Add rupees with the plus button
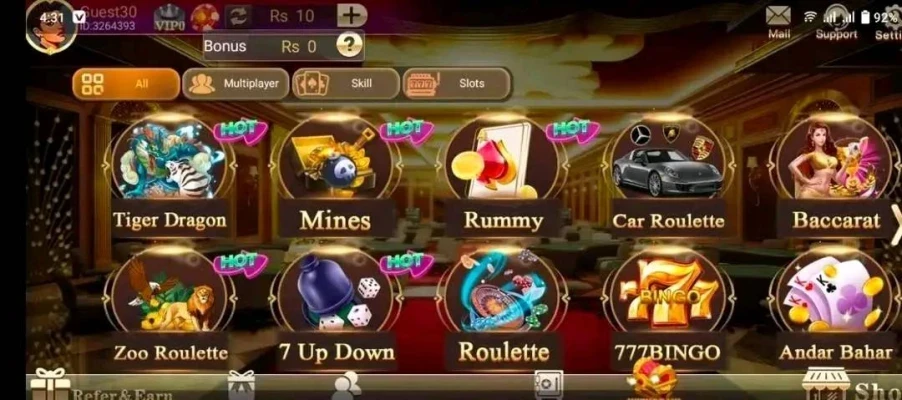902x400 pixels. 351,16
